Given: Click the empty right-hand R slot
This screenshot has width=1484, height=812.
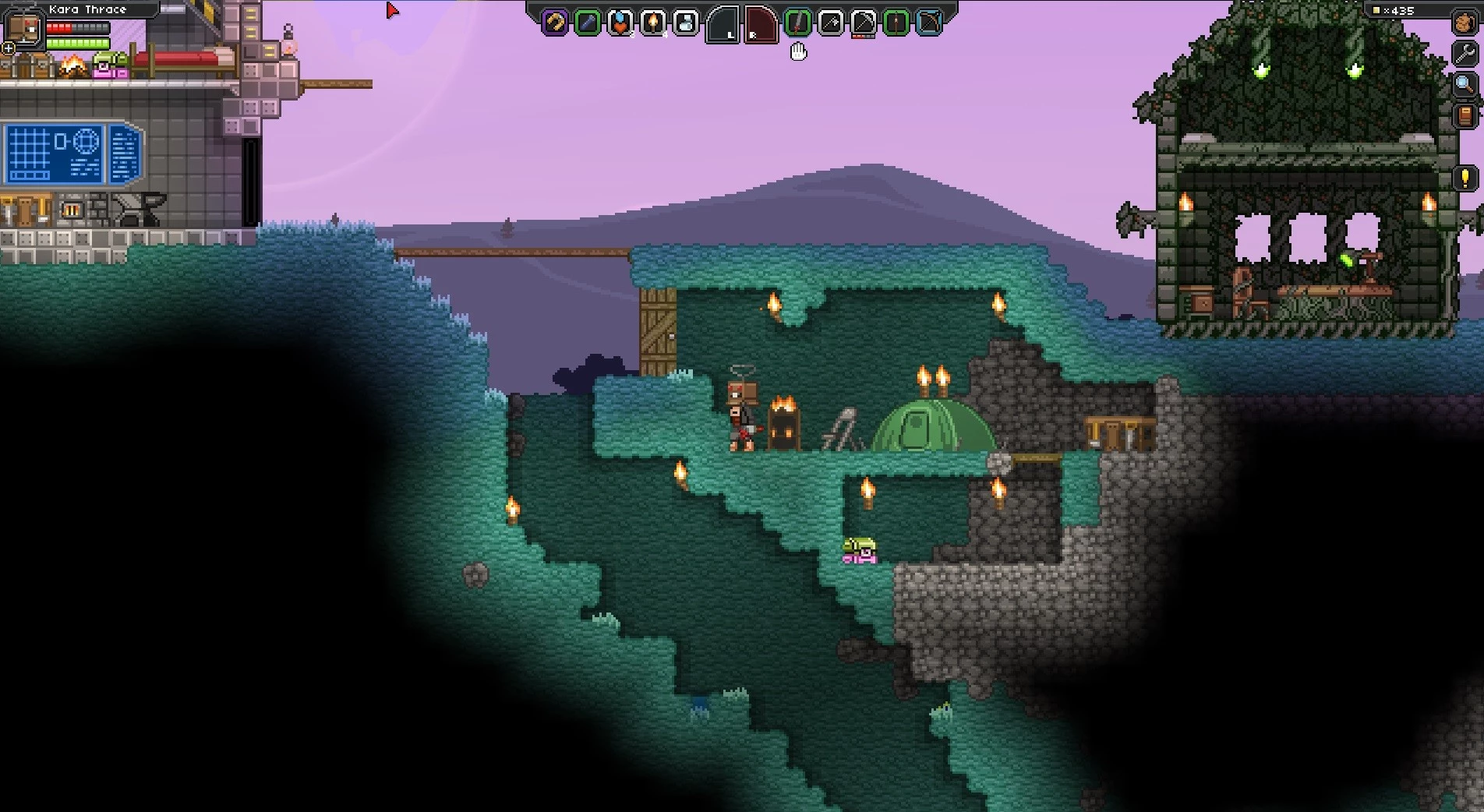Looking at the screenshot, I should 761,24.
